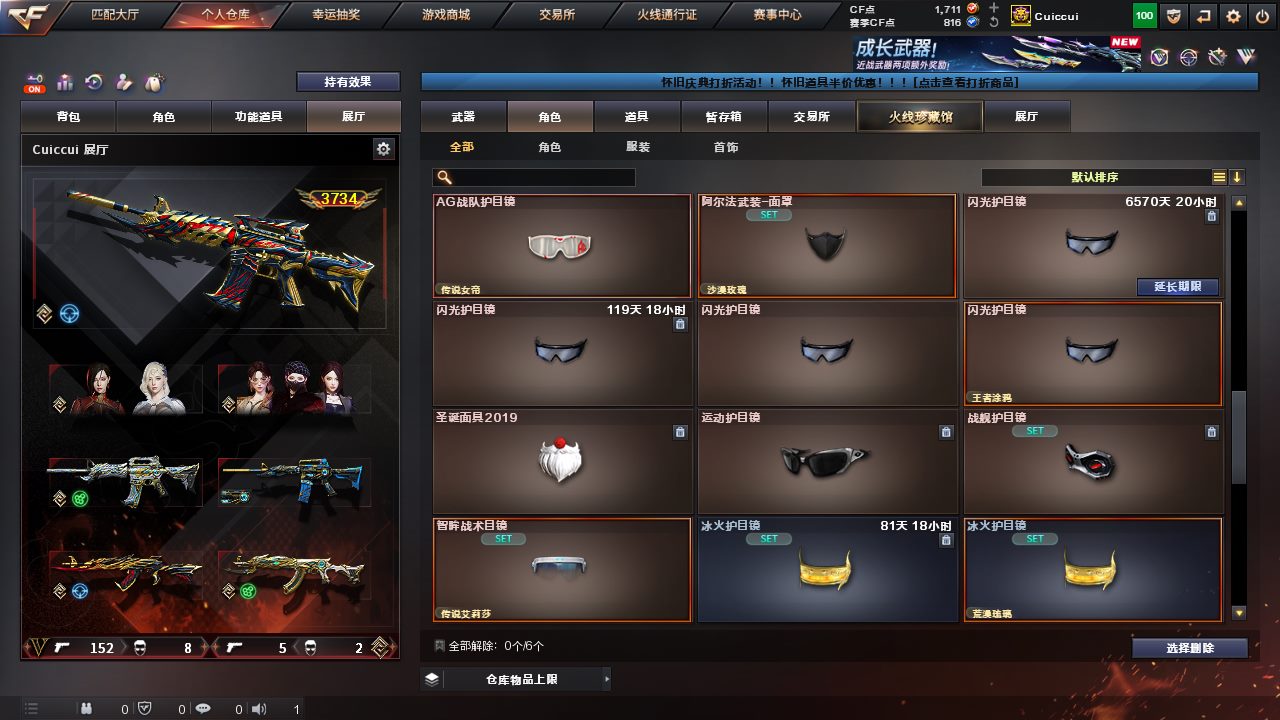Open the showroom gear settings icon
The height and width of the screenshot is (720, 1280).
(x=383, y=149)
